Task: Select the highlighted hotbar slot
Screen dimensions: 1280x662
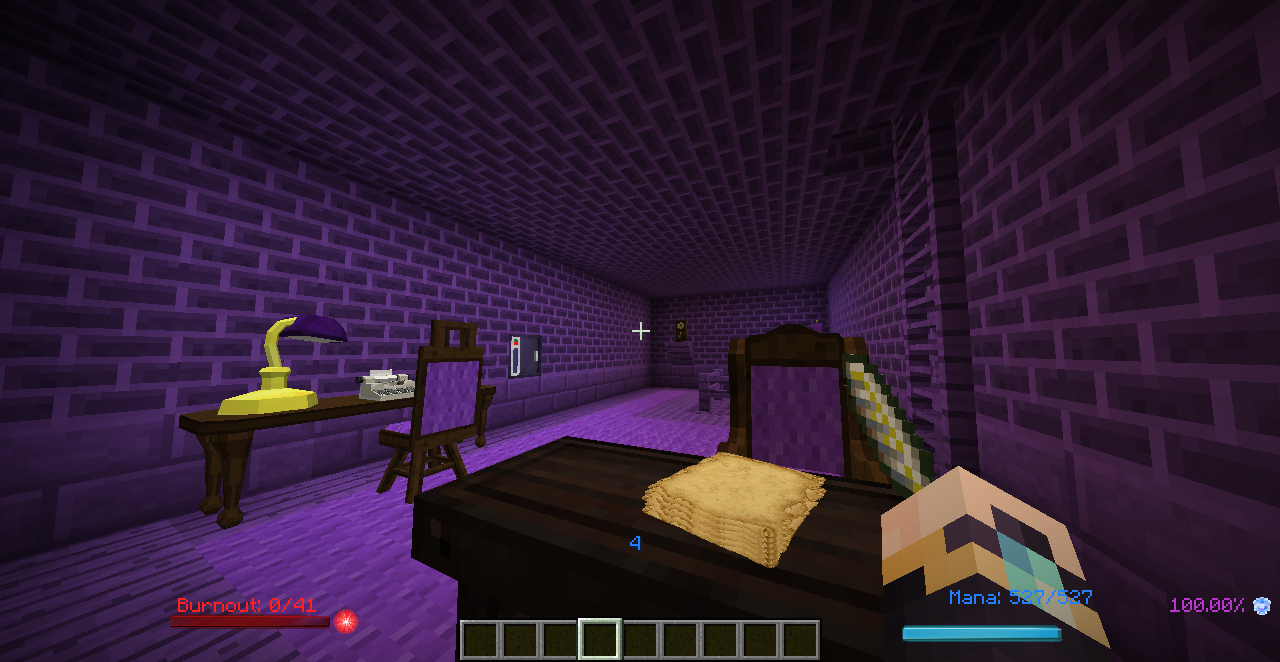Action: pyautogui.click(x=600, y=640)
